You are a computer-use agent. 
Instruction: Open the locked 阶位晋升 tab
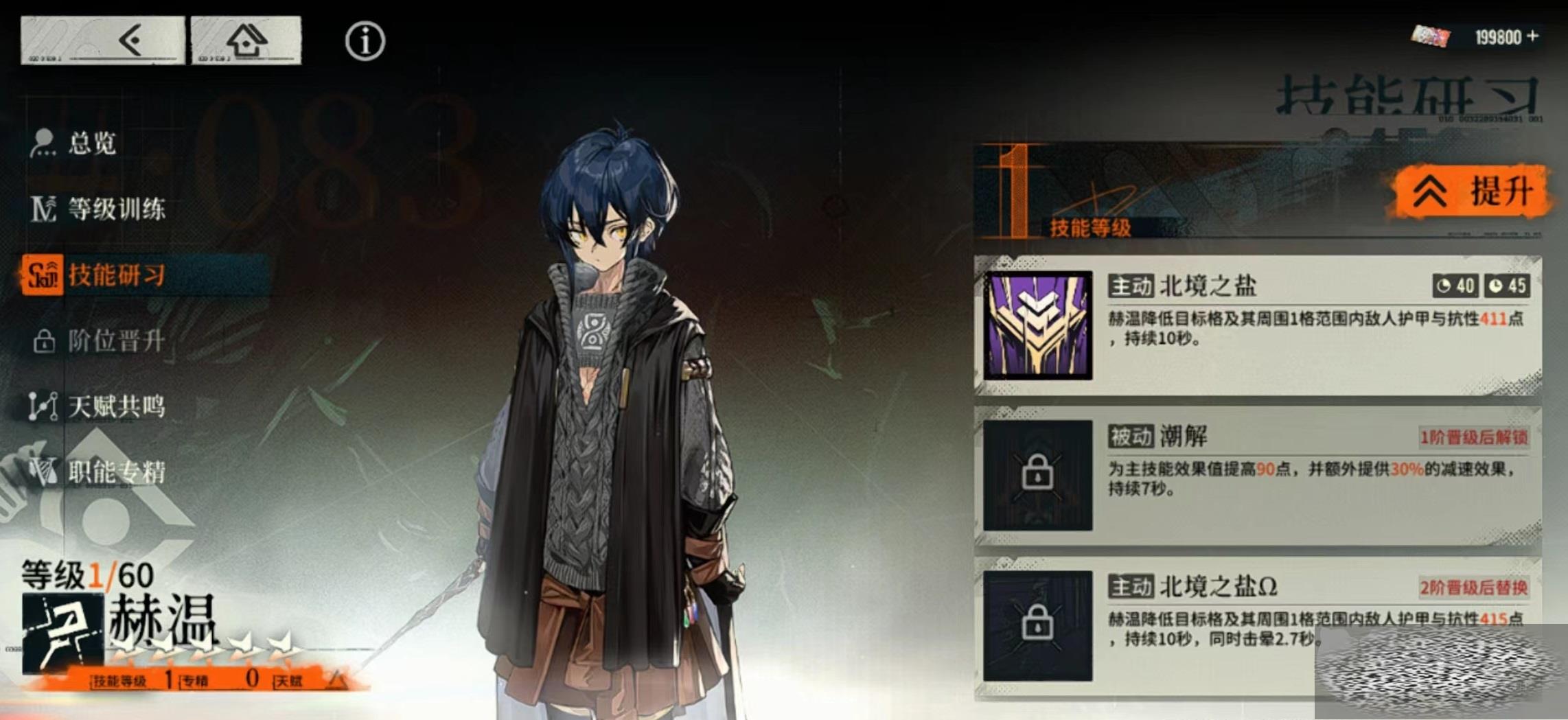click(115, 340)
